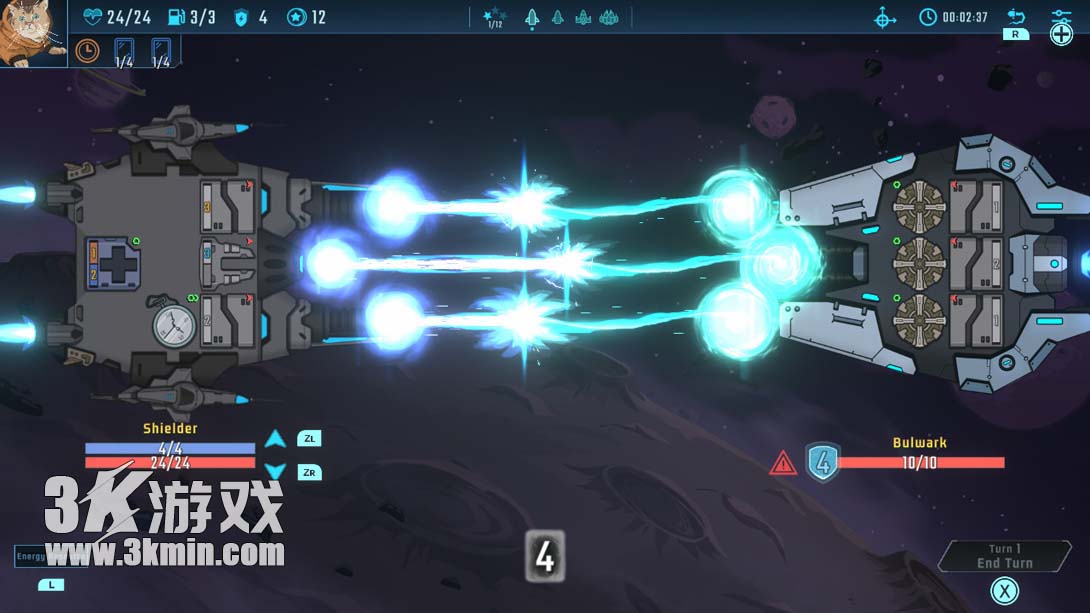Open the settings sliders icon
Image resolution: width=1090 pixels, height=613 pixels.
(x=1061, y=15)
